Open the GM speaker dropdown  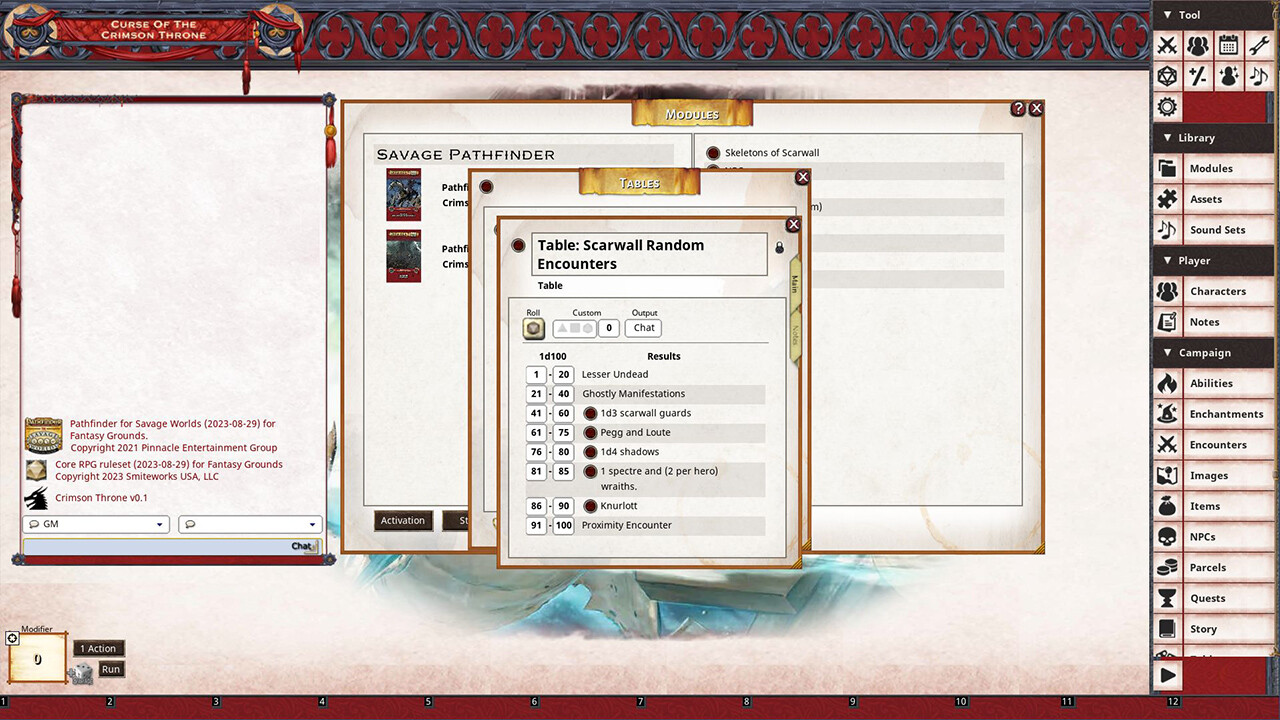(95, 524)
